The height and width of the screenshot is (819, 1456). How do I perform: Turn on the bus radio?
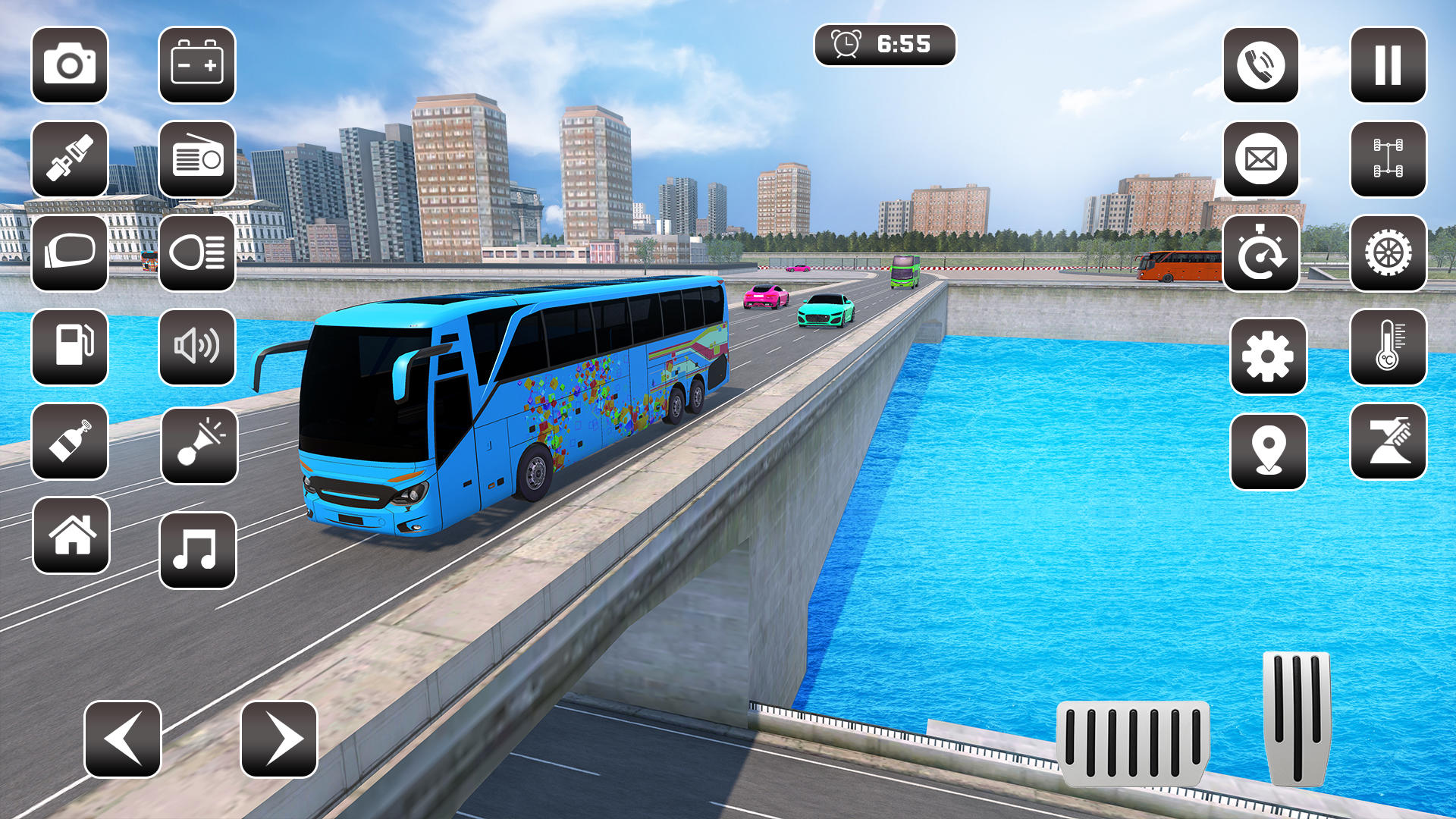(197, 159)
